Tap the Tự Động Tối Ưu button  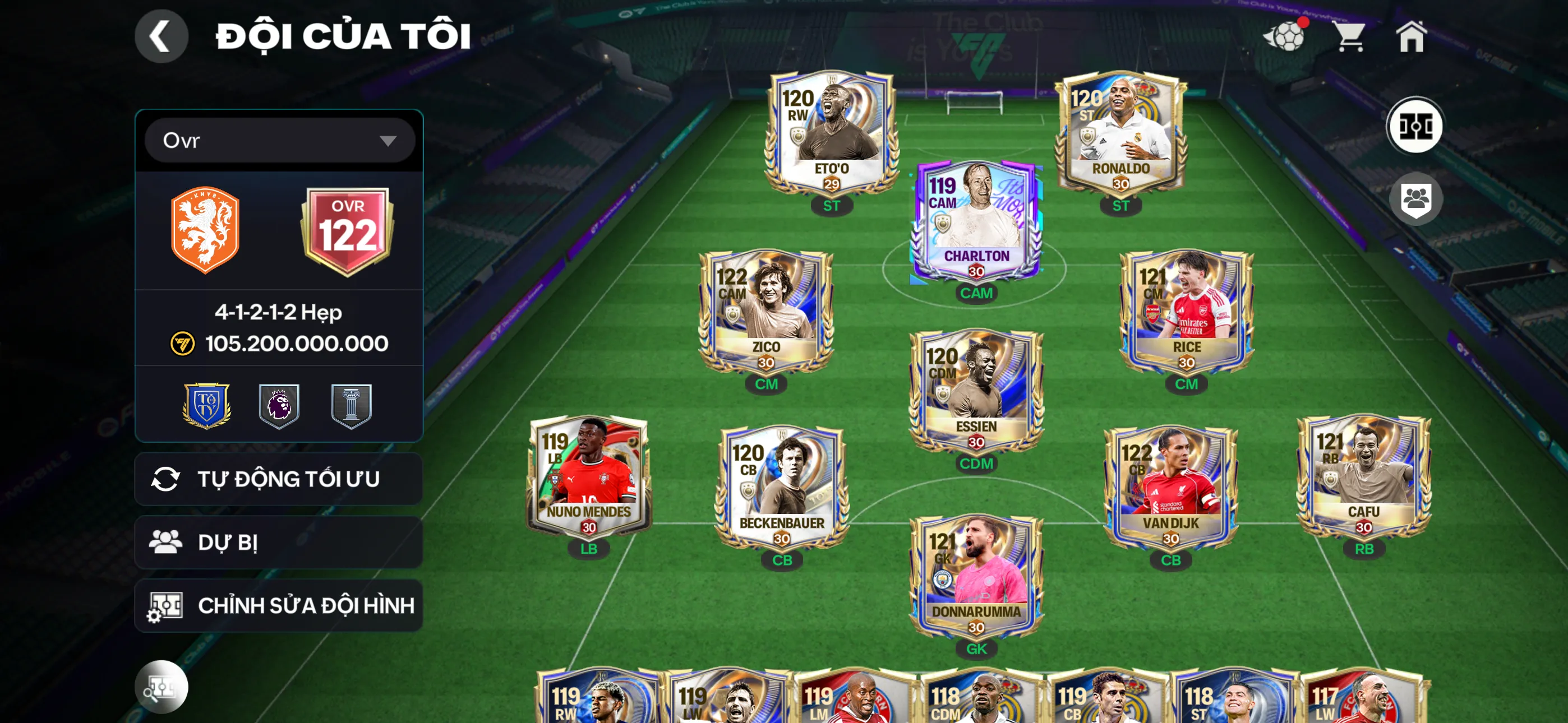coord(279,479)
